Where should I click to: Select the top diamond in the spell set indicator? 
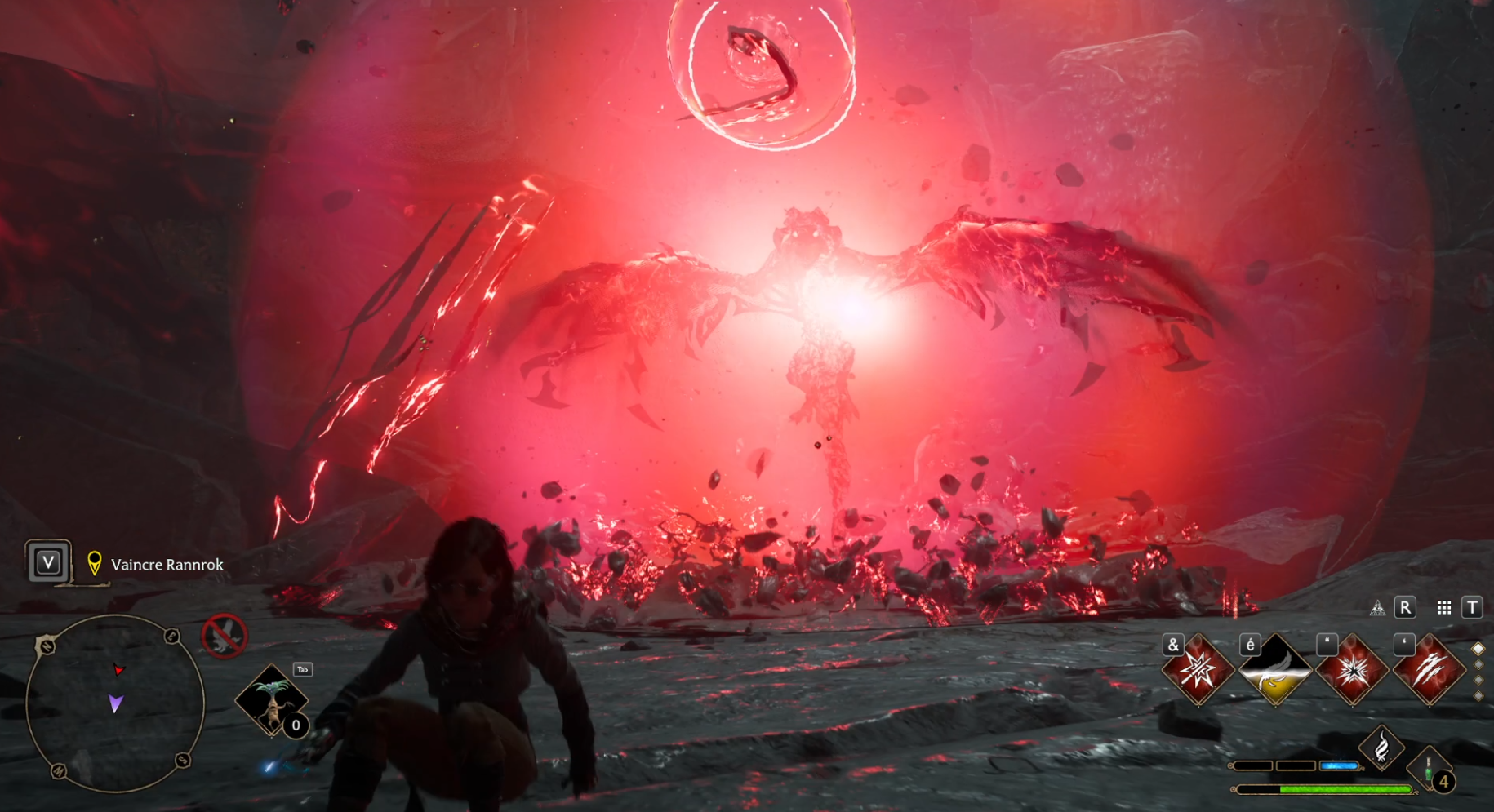point(1478,648)
